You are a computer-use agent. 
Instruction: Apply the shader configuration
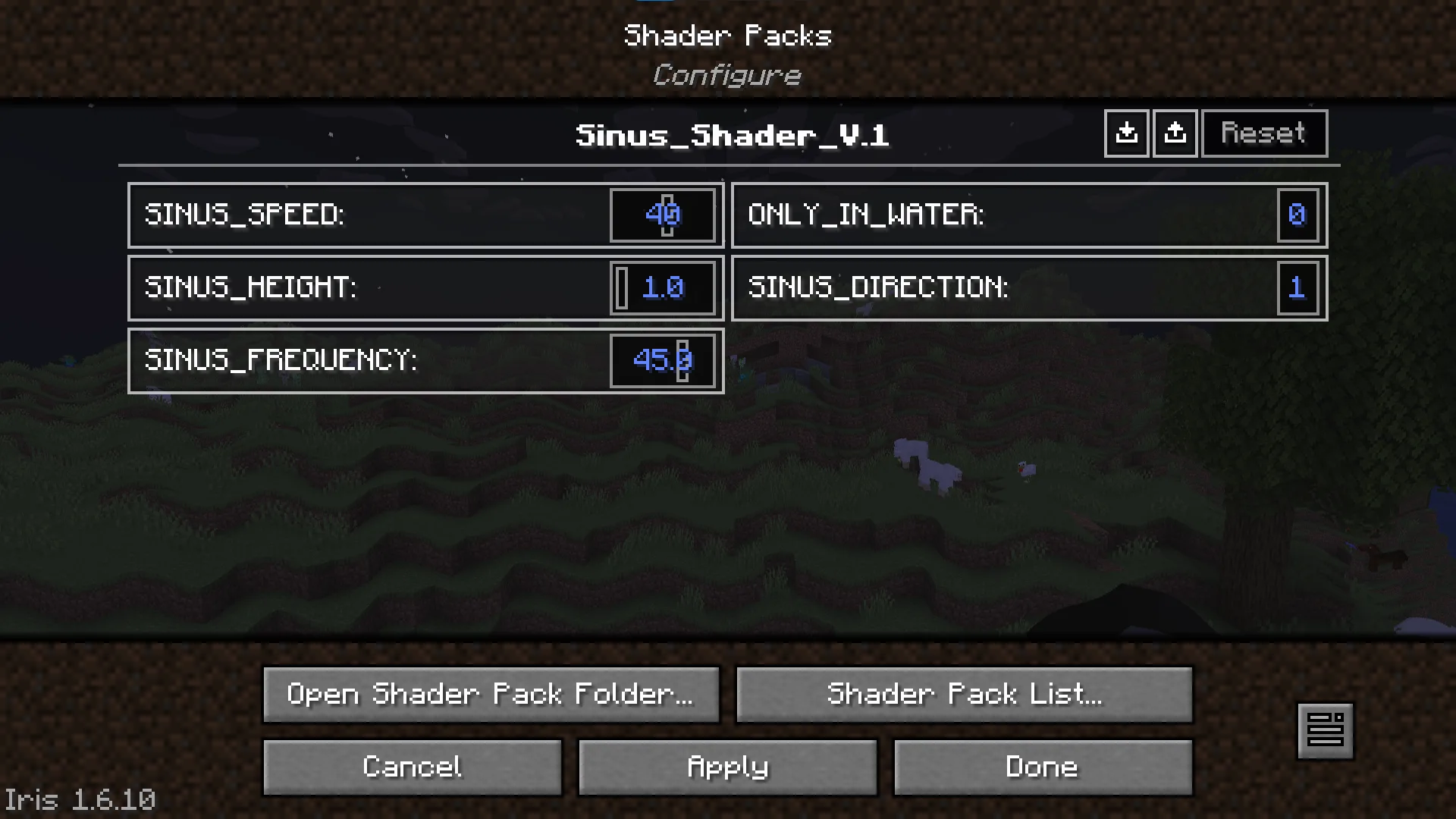pos(726,767)
